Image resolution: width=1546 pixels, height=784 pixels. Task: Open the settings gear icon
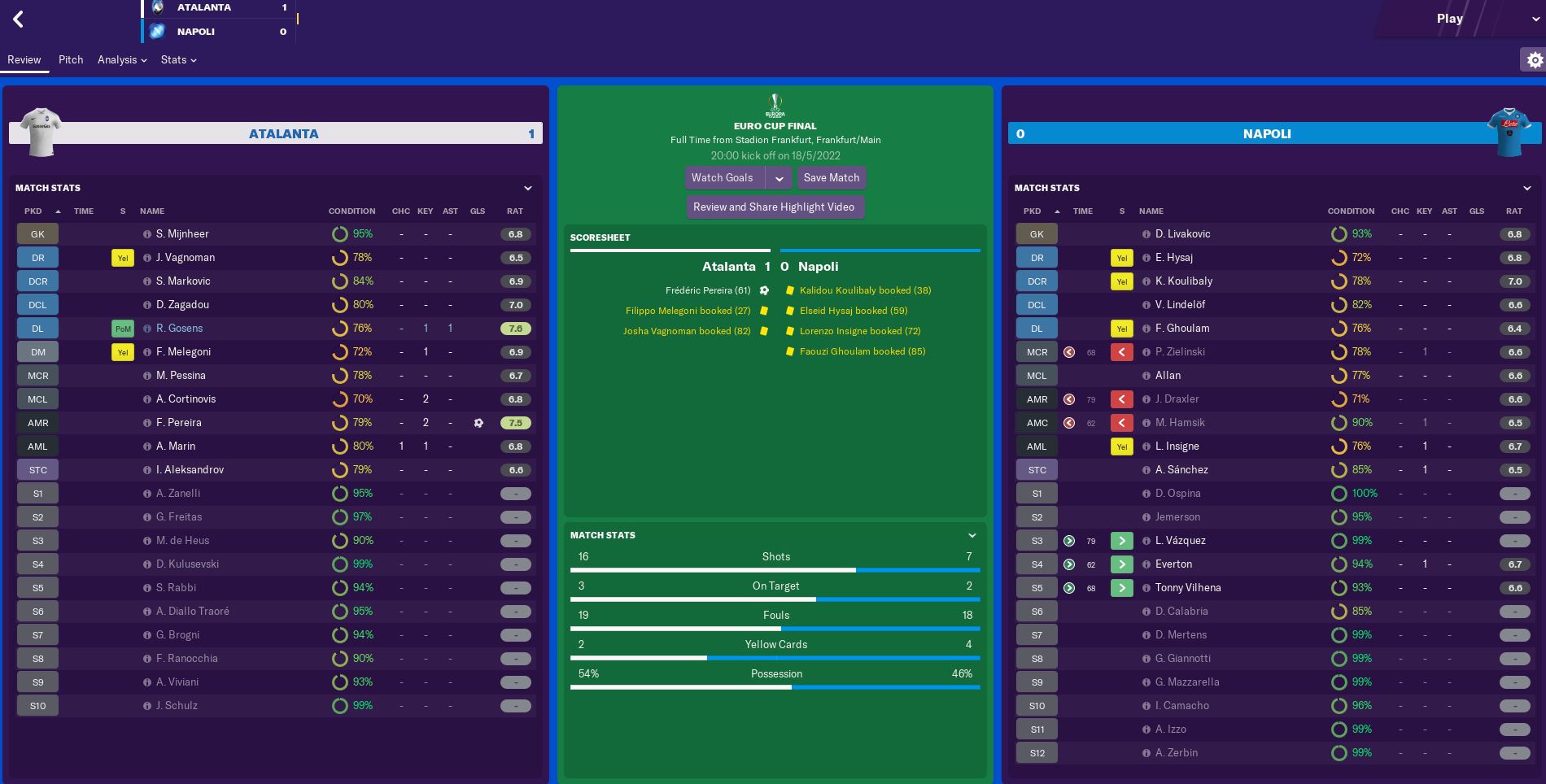pos(1535,59)
